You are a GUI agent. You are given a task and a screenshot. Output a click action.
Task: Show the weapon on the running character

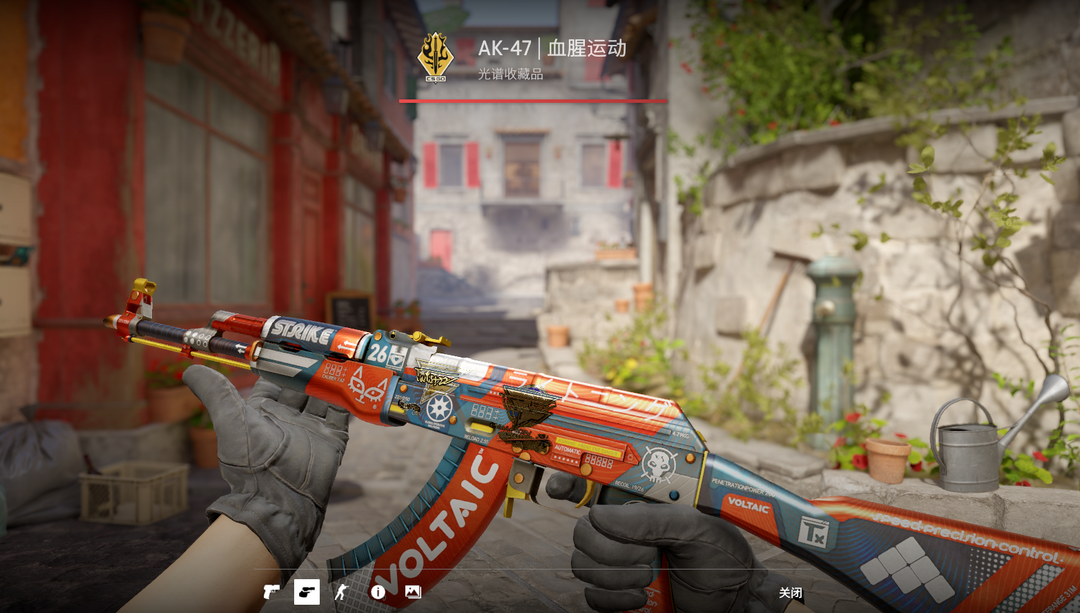click(x=342, y=592)
